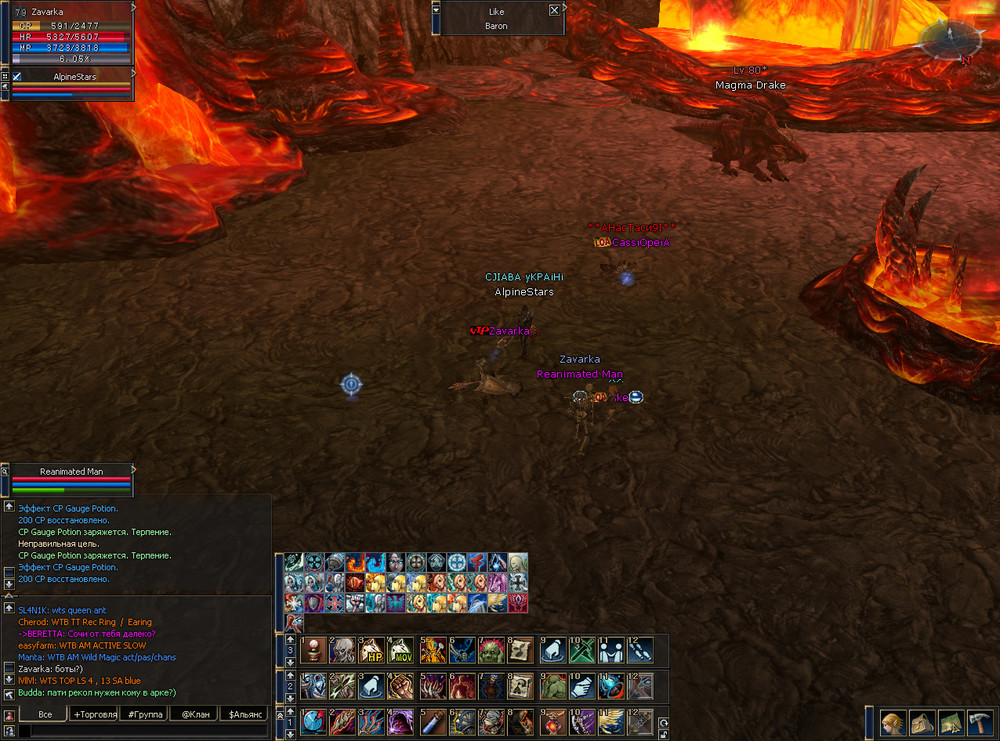Viewport: 1000px width, 741px height.
Task: Switch chat to the Все tab
Action: (x=44, y=714)
